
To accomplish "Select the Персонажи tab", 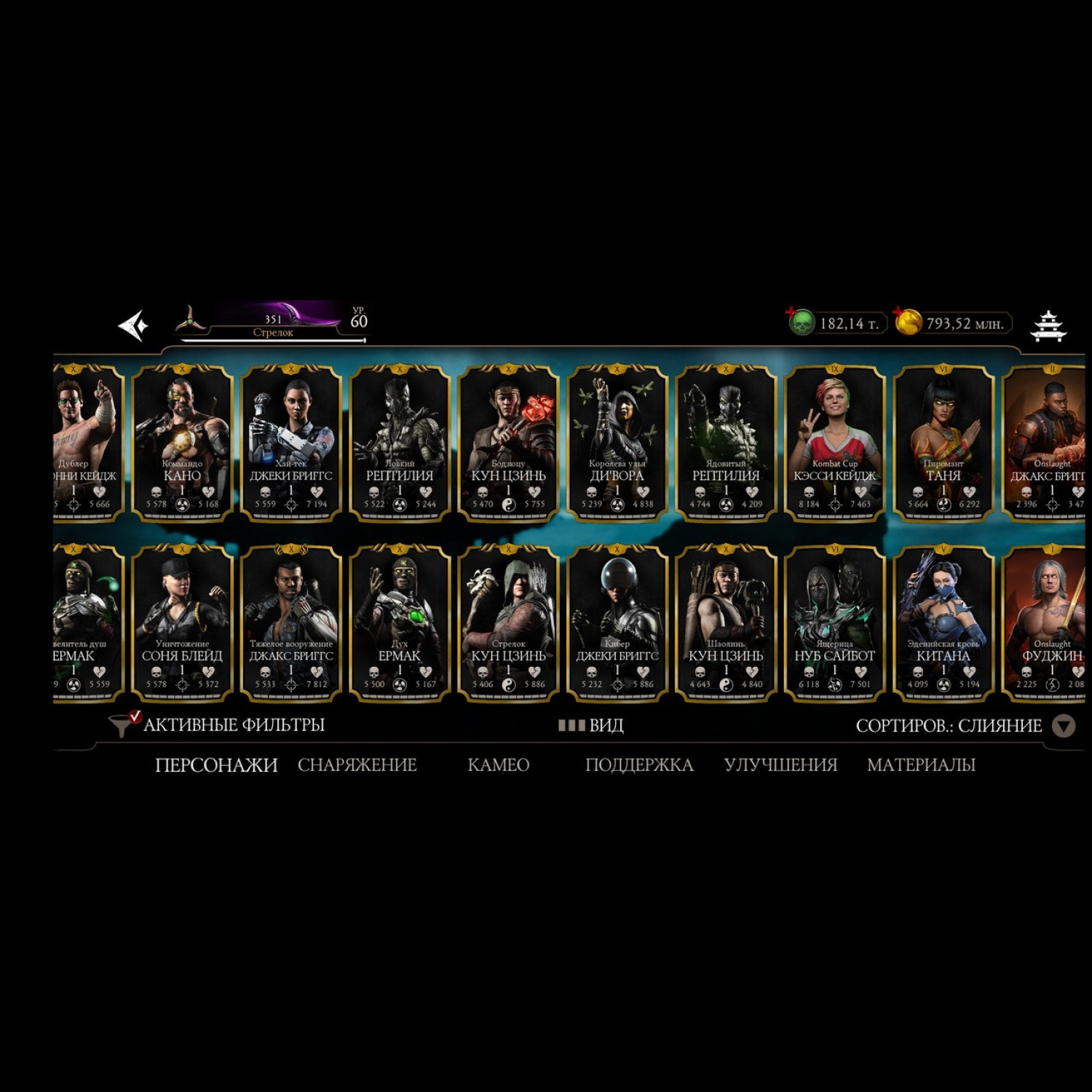I will pos(216,765).
